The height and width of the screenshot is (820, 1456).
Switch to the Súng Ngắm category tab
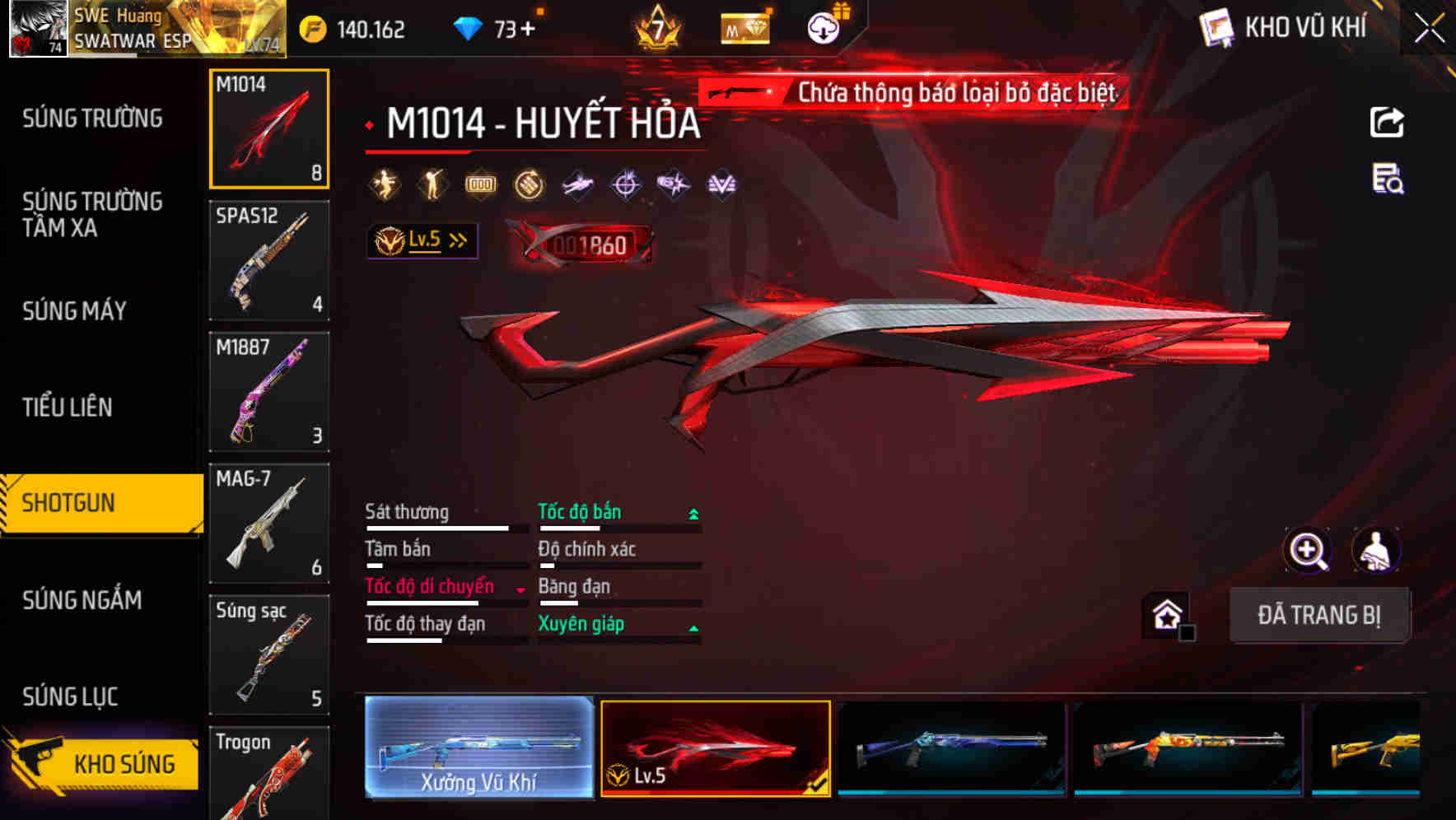[x=82, y=601]
